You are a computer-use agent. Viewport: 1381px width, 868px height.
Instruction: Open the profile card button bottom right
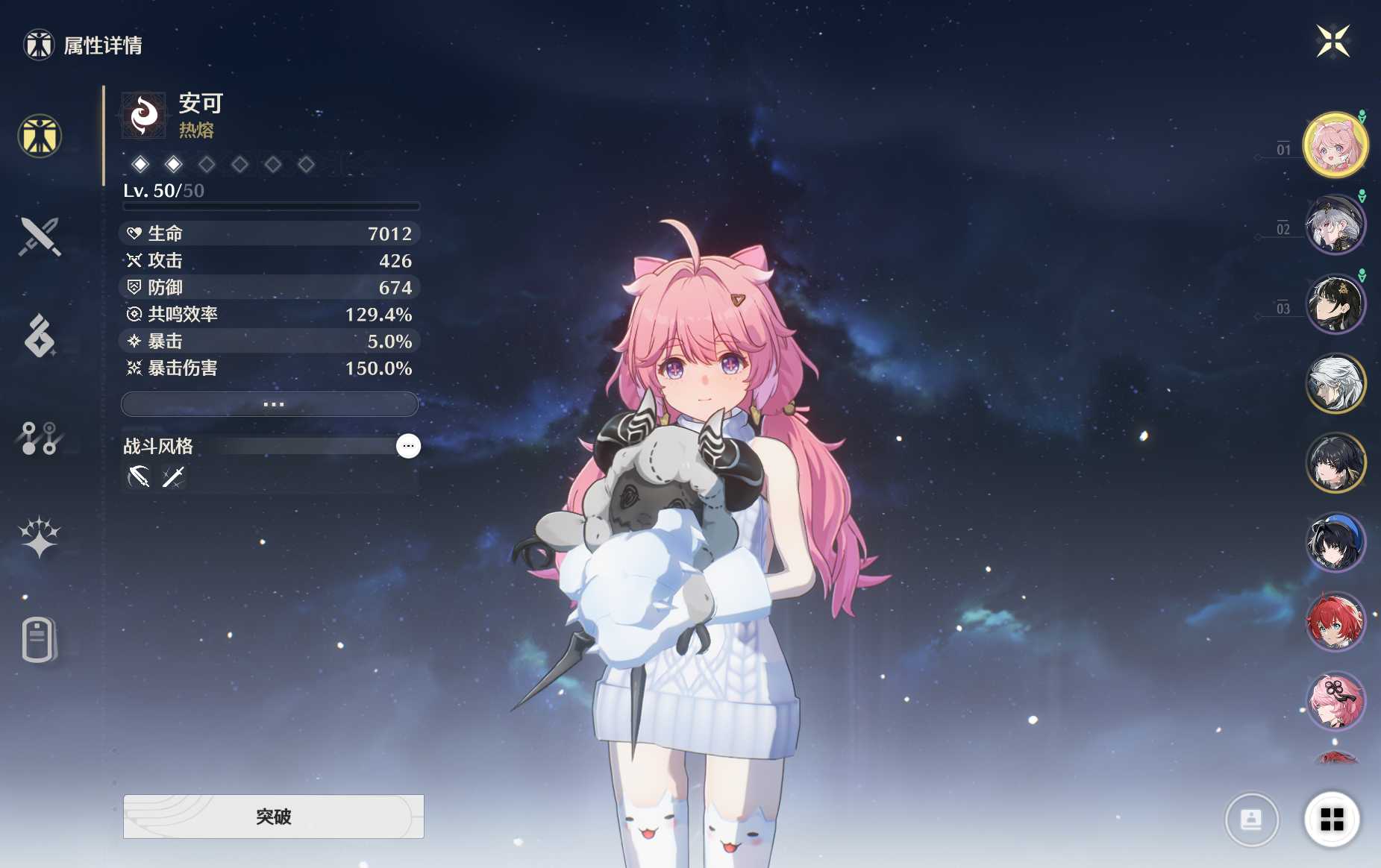click(x=1253, y=819)
